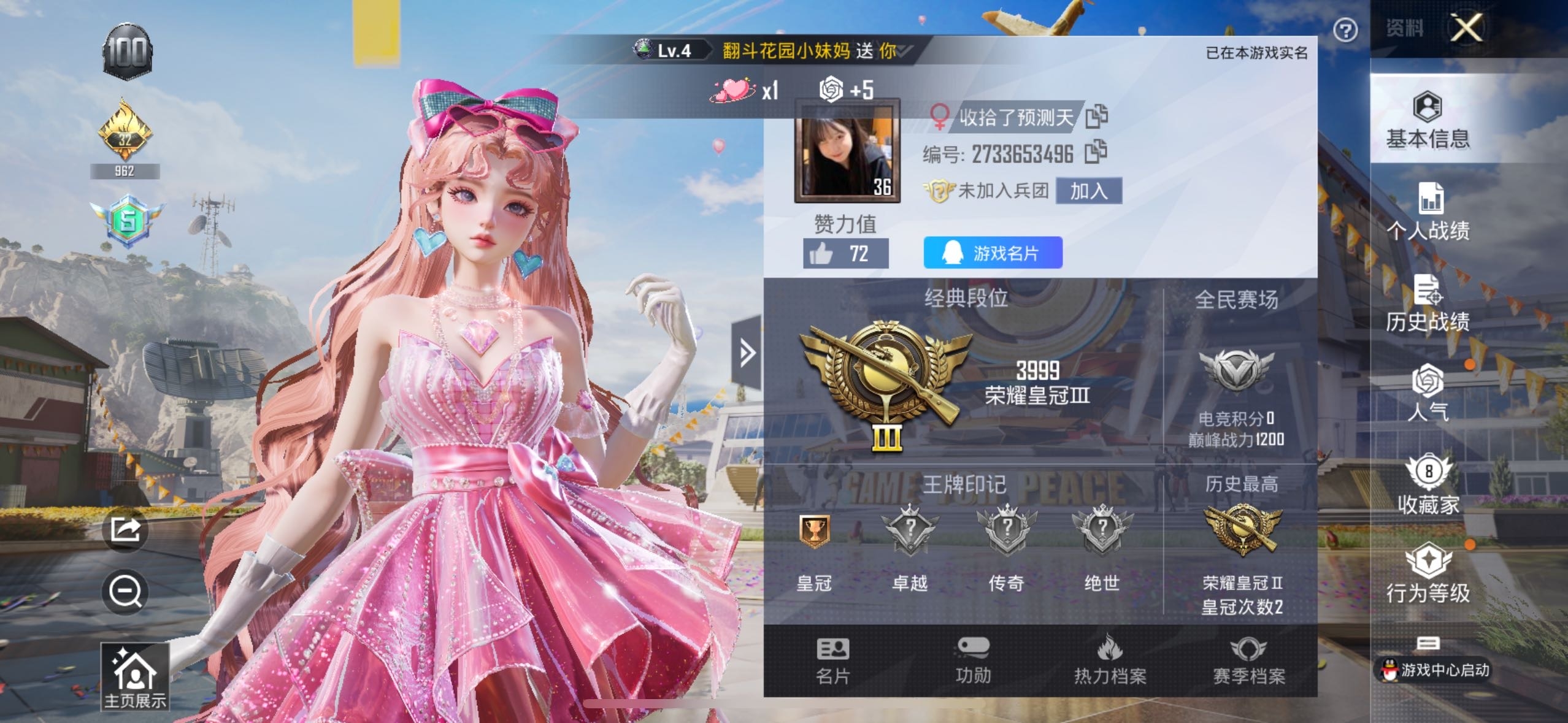Click the blue 加入 join corps button
The image size is (1568, 723).
pos(1089,191)
